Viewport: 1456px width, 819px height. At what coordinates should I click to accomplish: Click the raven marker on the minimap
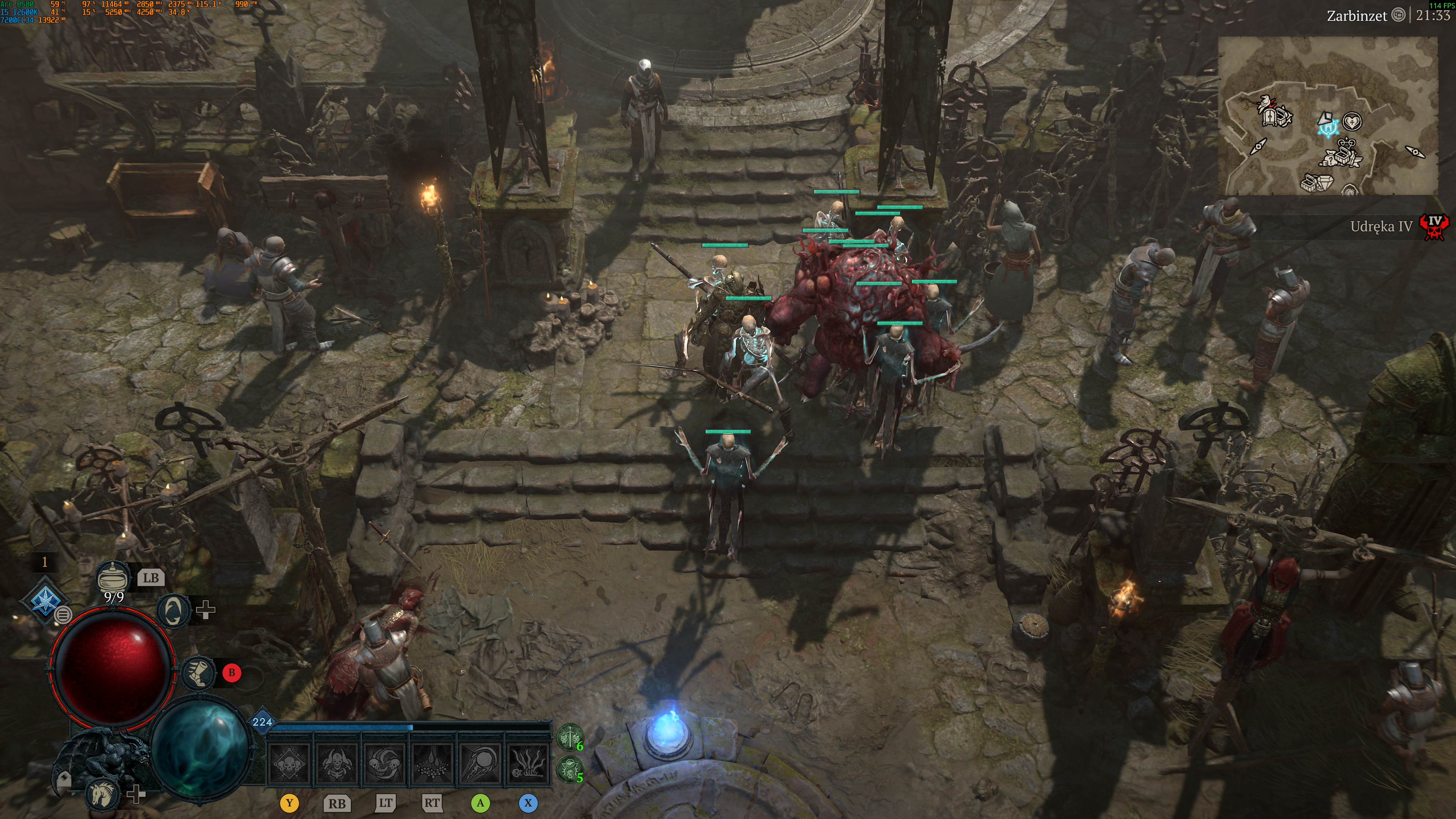[x=1265, y=103]
